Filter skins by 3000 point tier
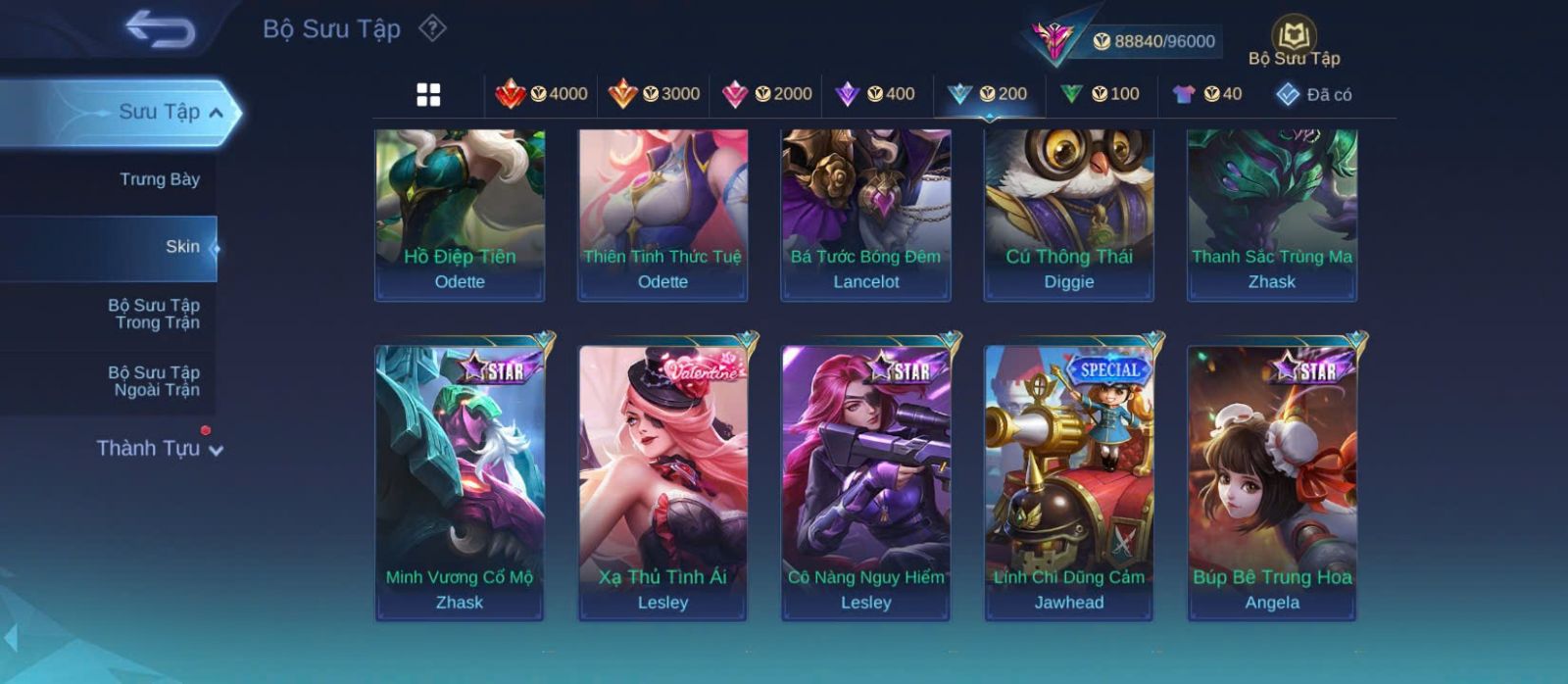Image resolution: width=1568 pixels, height=684 pixels. point(654,94)
